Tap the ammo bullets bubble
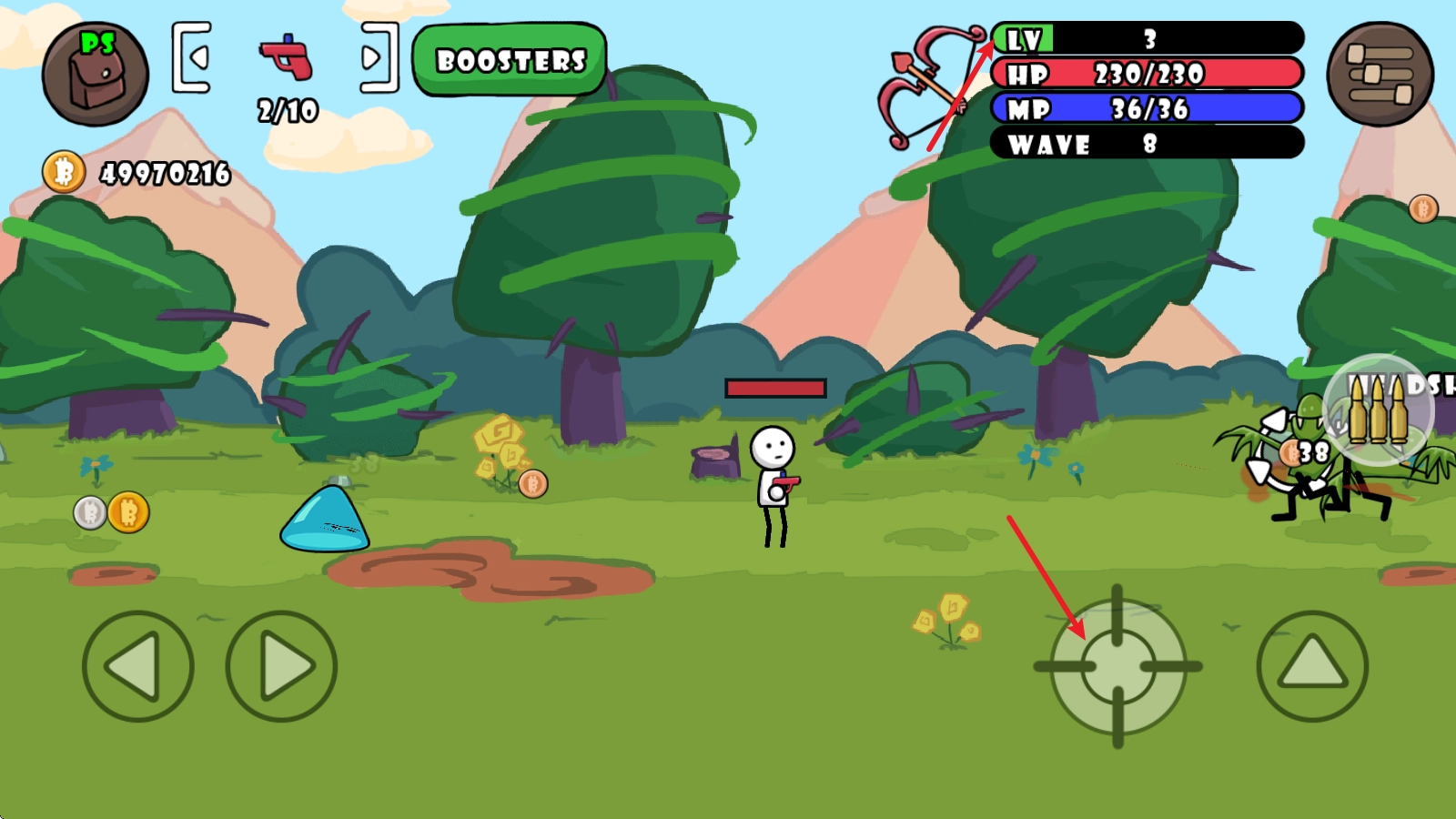Image resolution: width=1456 pixels, height=819 pixels. (x=1378, y=409)
